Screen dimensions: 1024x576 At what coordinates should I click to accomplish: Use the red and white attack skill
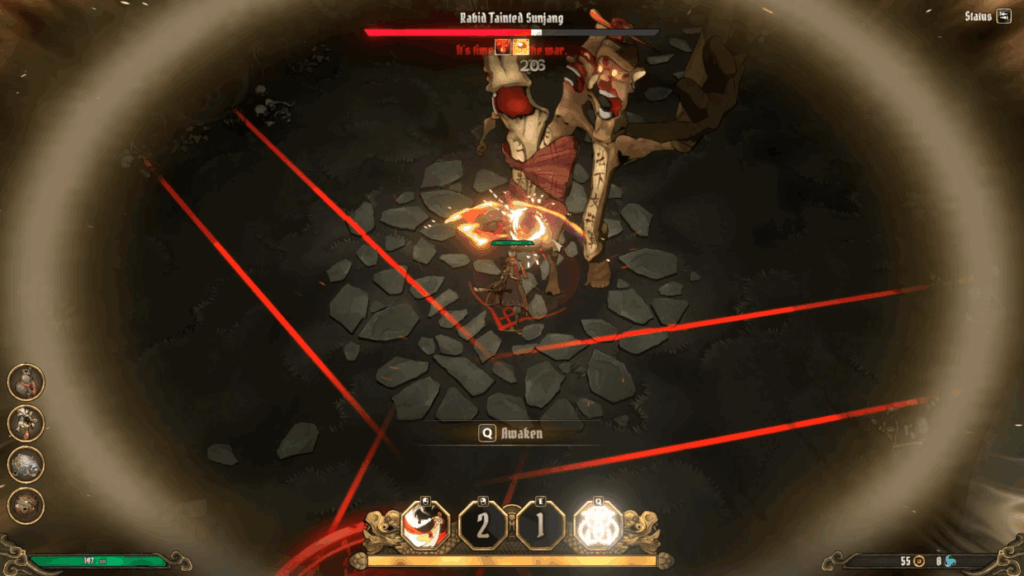(425, 525)
